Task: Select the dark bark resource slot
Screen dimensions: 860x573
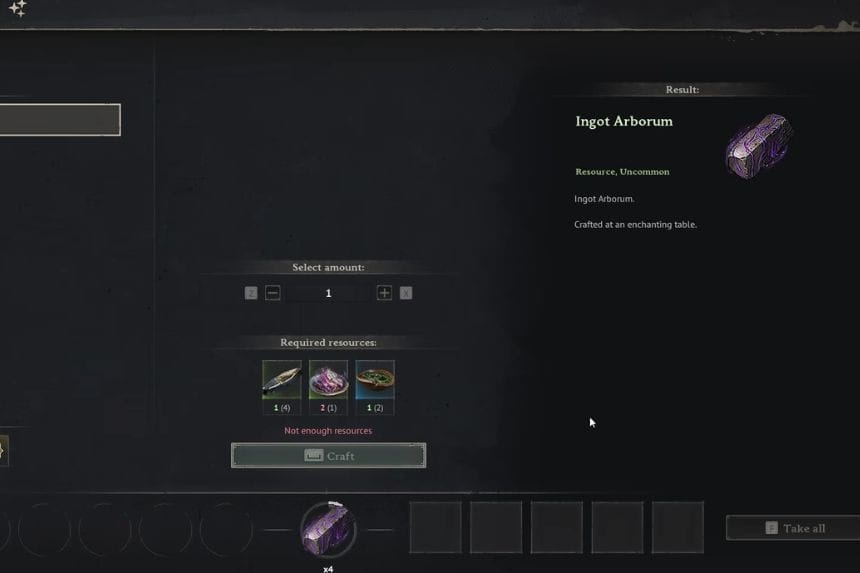Action: point(282,381)
